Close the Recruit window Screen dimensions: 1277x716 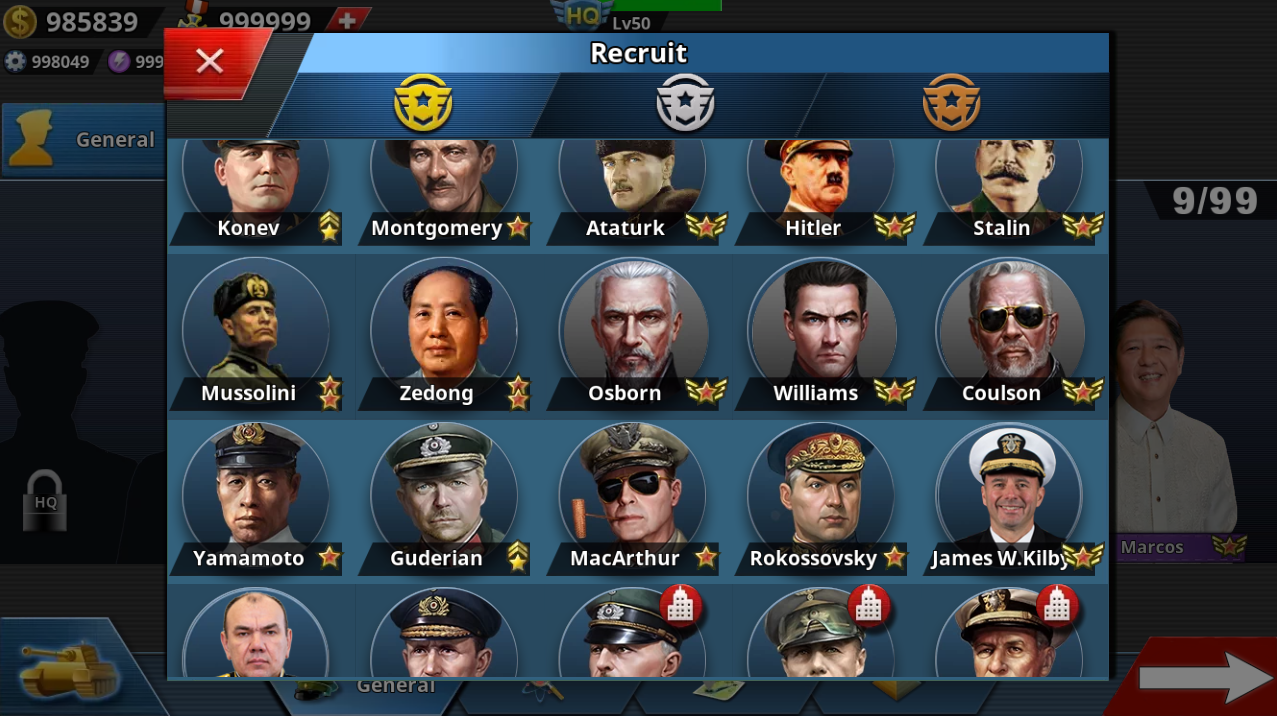coord(210,62)
